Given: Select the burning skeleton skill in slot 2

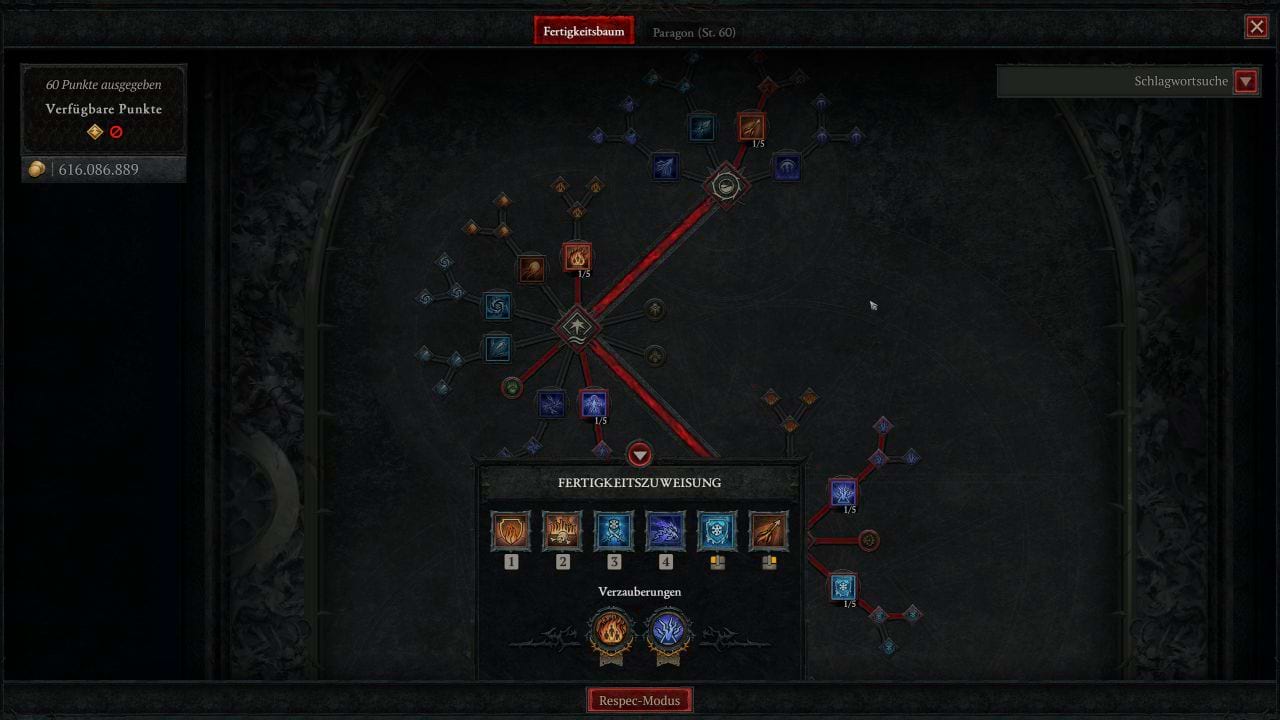Looking at the screenshot, I should 562,531.
